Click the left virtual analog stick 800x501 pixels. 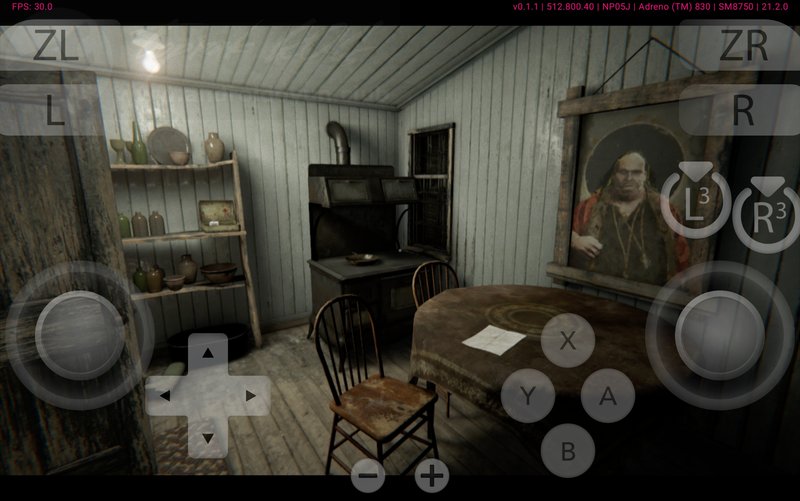(66, 334)
